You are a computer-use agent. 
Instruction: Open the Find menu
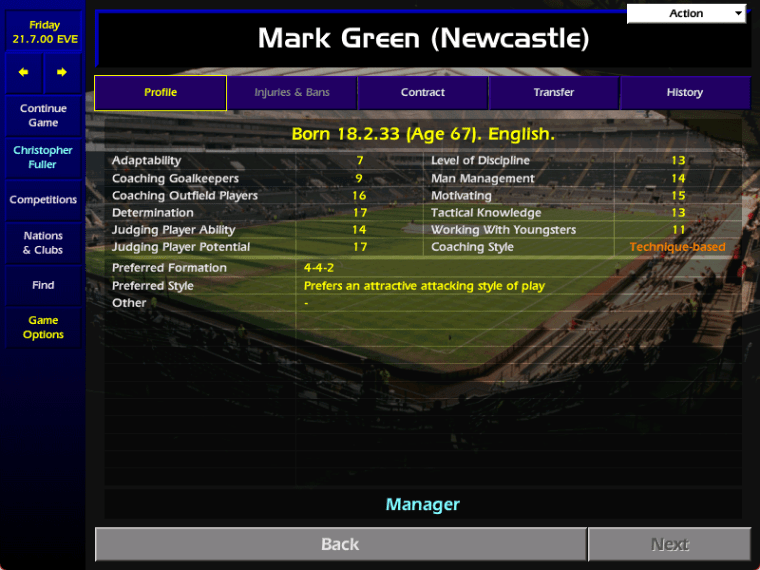coord(43,285)
